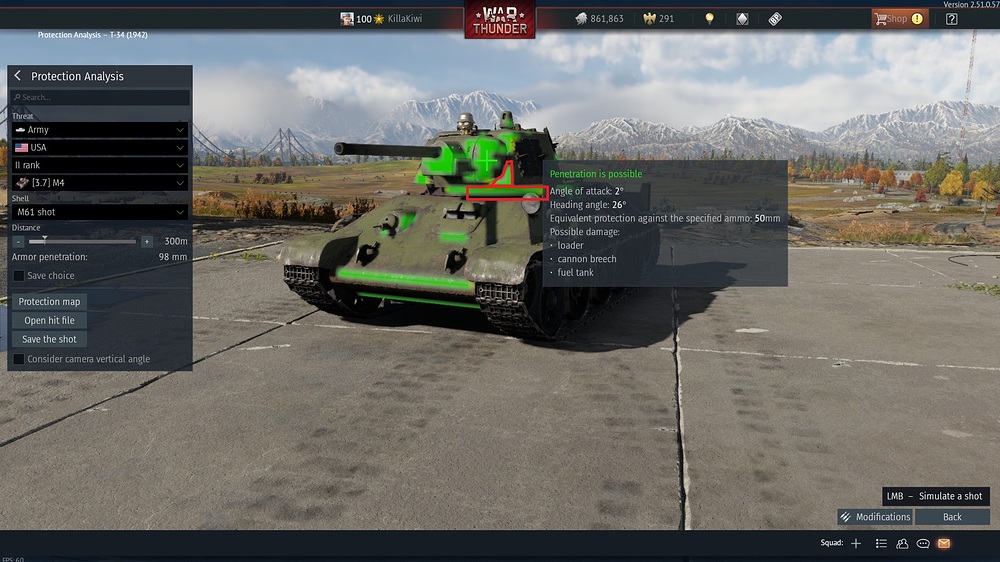Open the M61 shot shell dropdown
The width and height of the screenshot is (1000, 562).
click(x=100, y=212)
